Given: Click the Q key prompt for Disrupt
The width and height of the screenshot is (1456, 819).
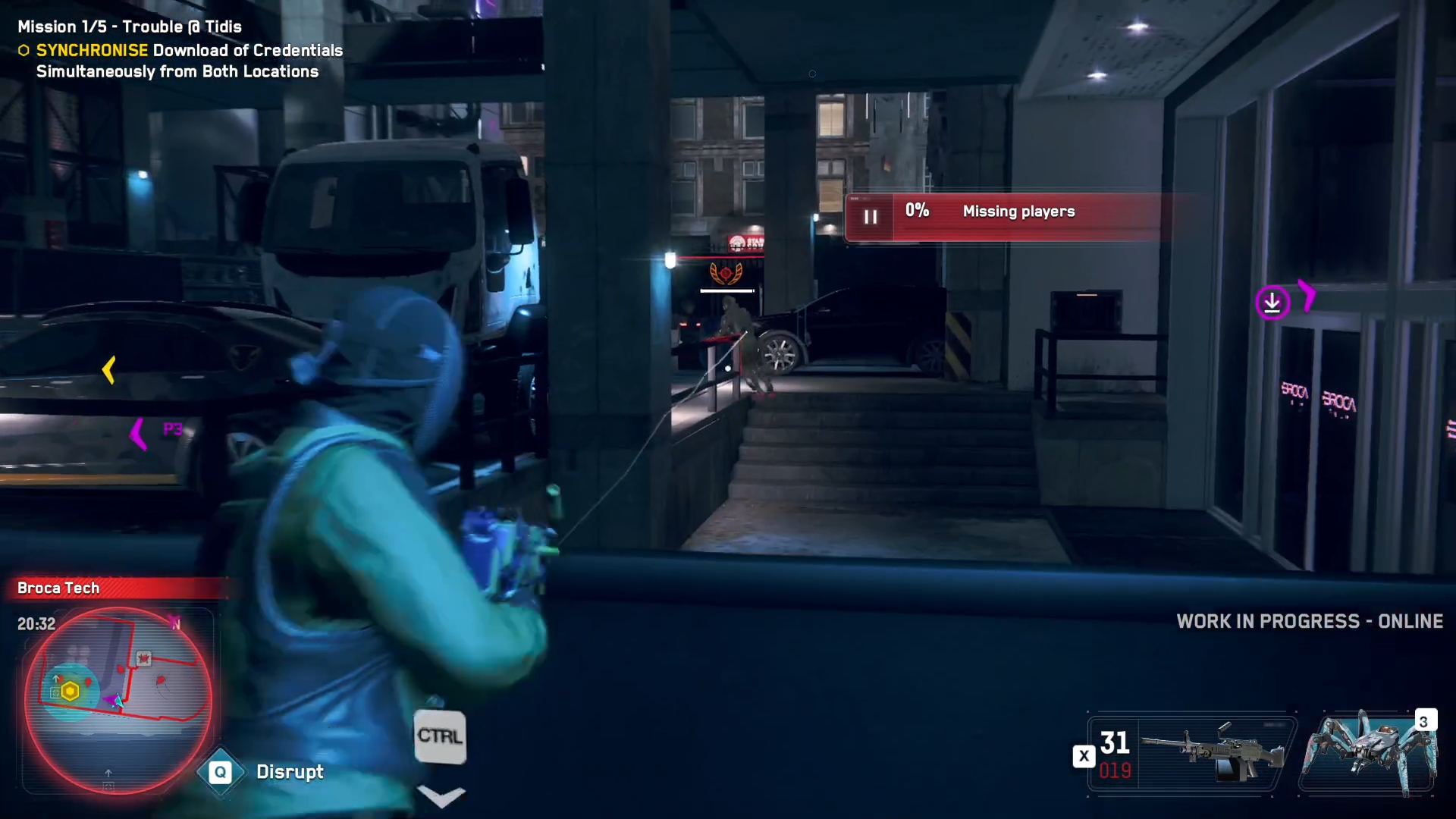Looking at the screenshot, I should click(x=220, y=772).
